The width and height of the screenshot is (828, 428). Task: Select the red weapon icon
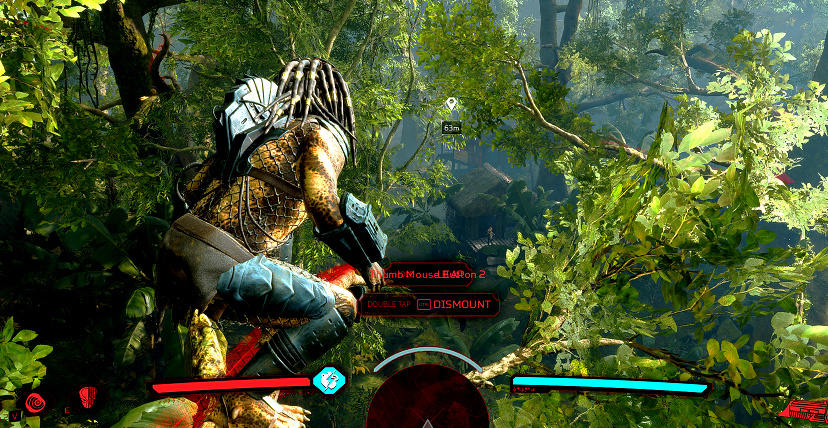coord(804,409)
